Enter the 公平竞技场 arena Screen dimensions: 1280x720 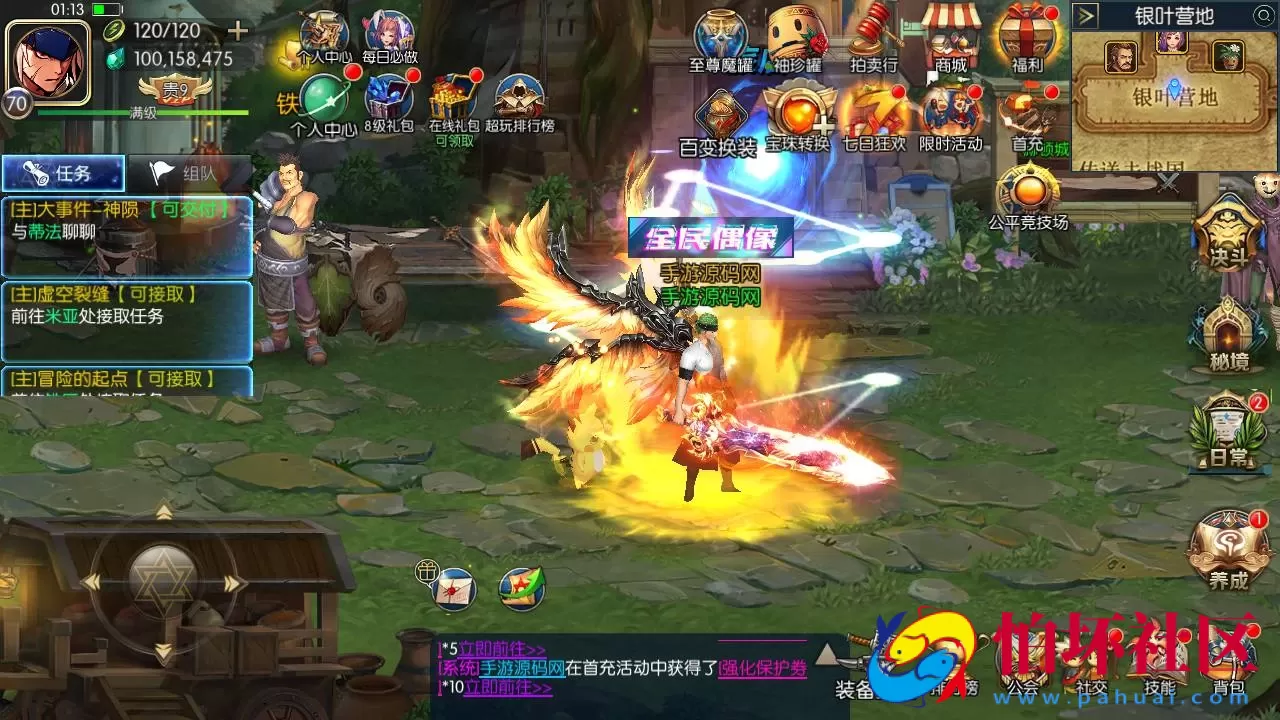1029,188
